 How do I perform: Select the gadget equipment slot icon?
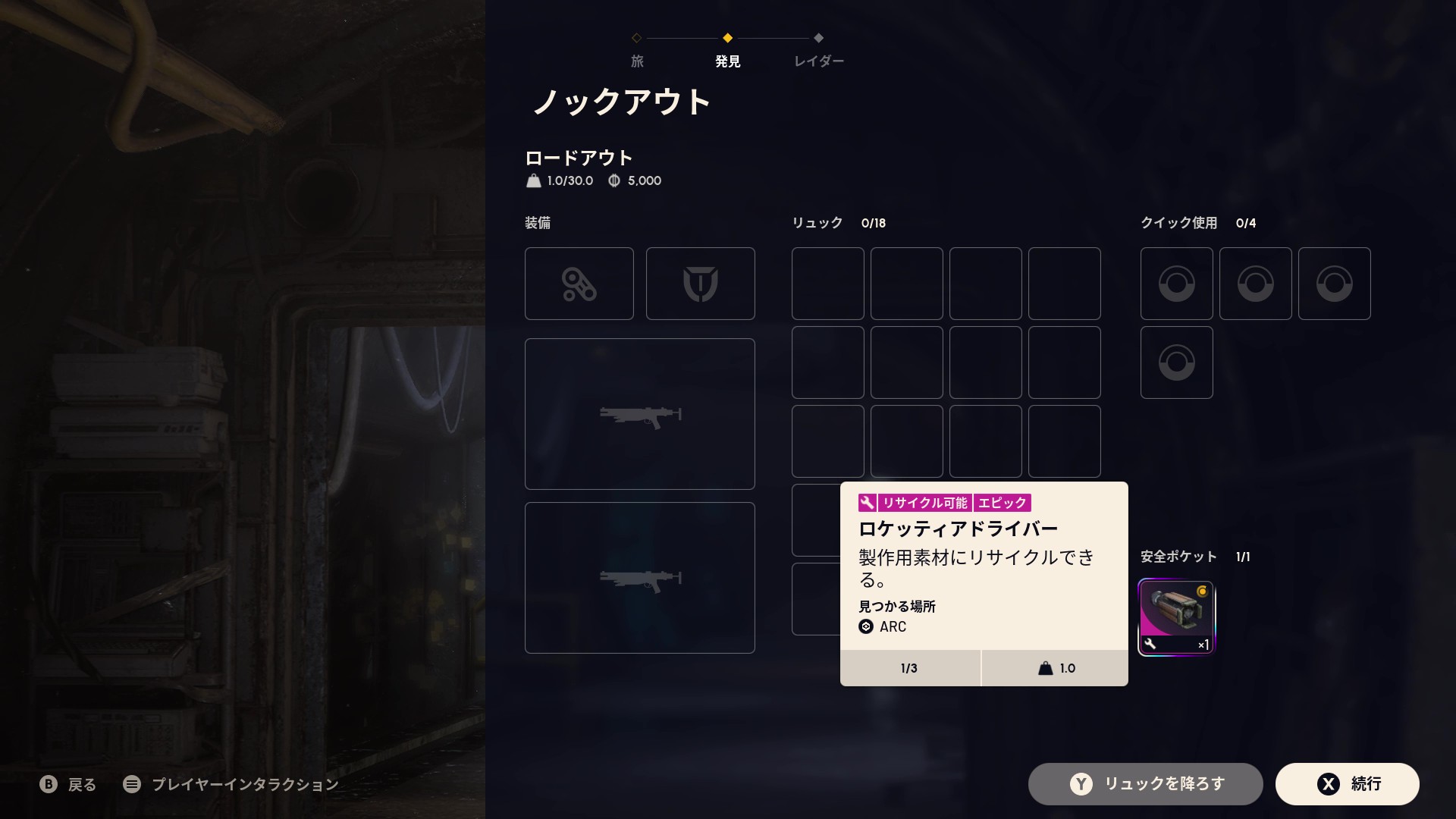[579, 283]
